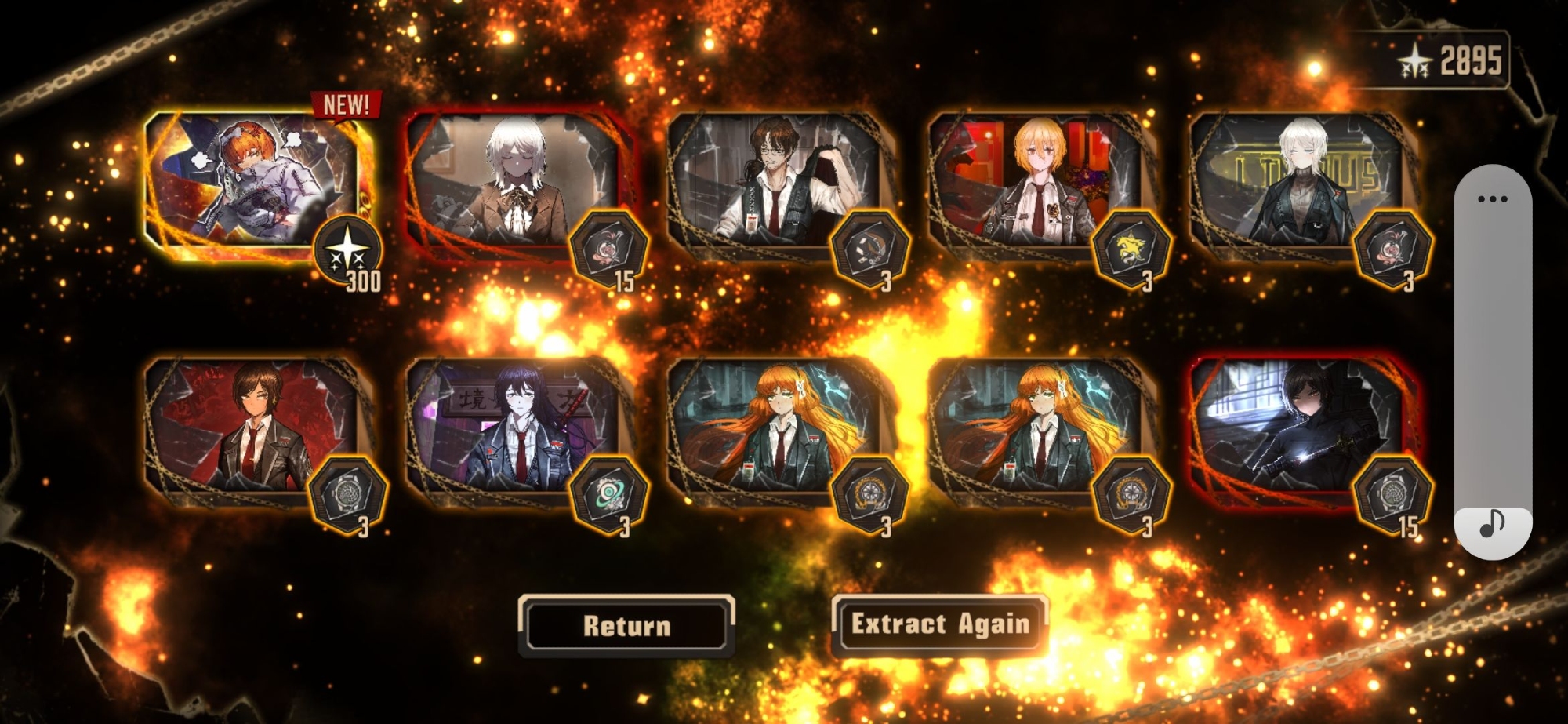The width and height of the screenshot is (1568, 724).
Task: Inspect the brown-haired character on red background
Action: point(252,429)
